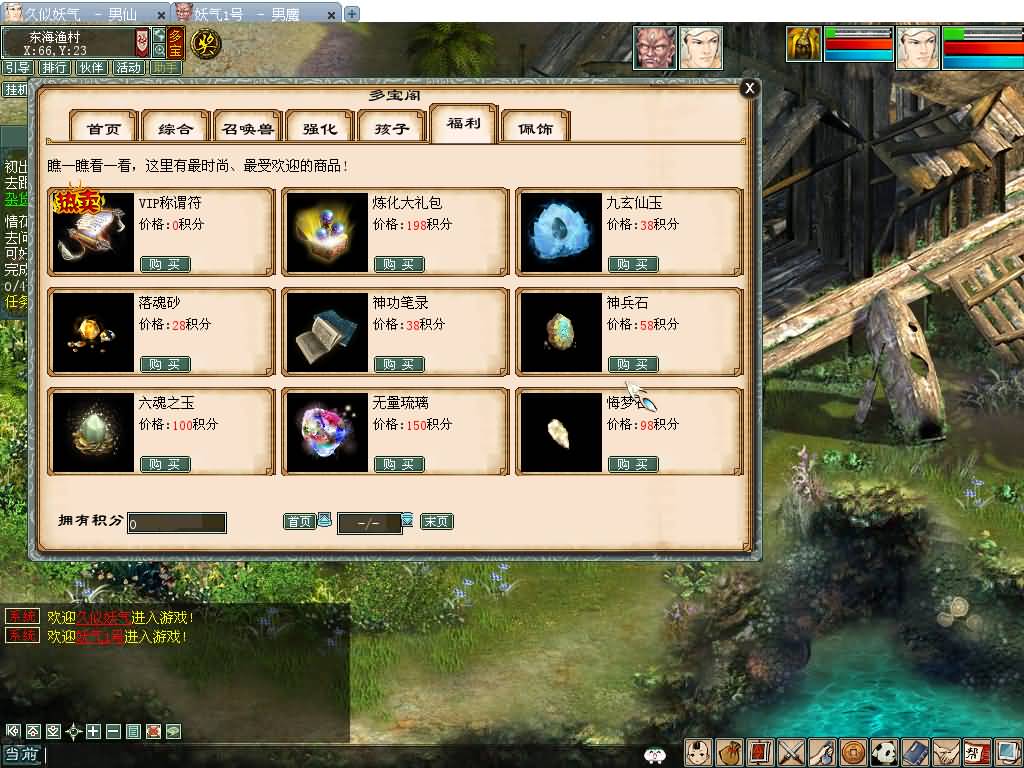The image size is (1024, 768).
Task: Open the 活动 events menu
Action: click(128, 68)
